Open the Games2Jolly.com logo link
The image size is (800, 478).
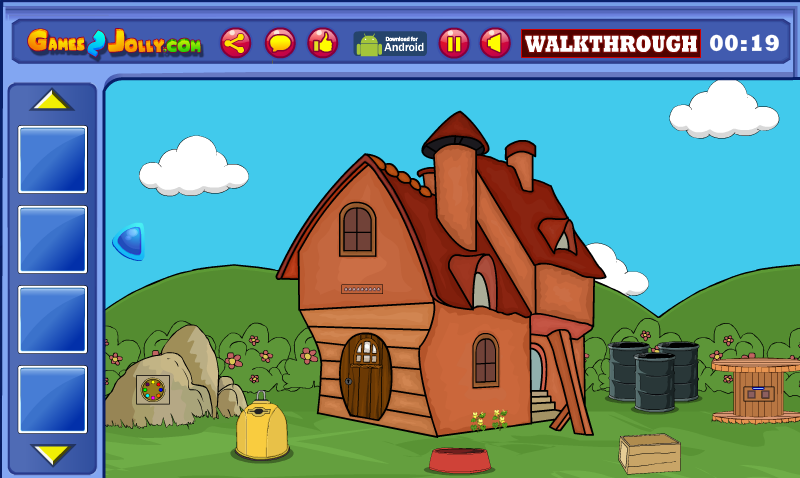[x=115, y=42]
